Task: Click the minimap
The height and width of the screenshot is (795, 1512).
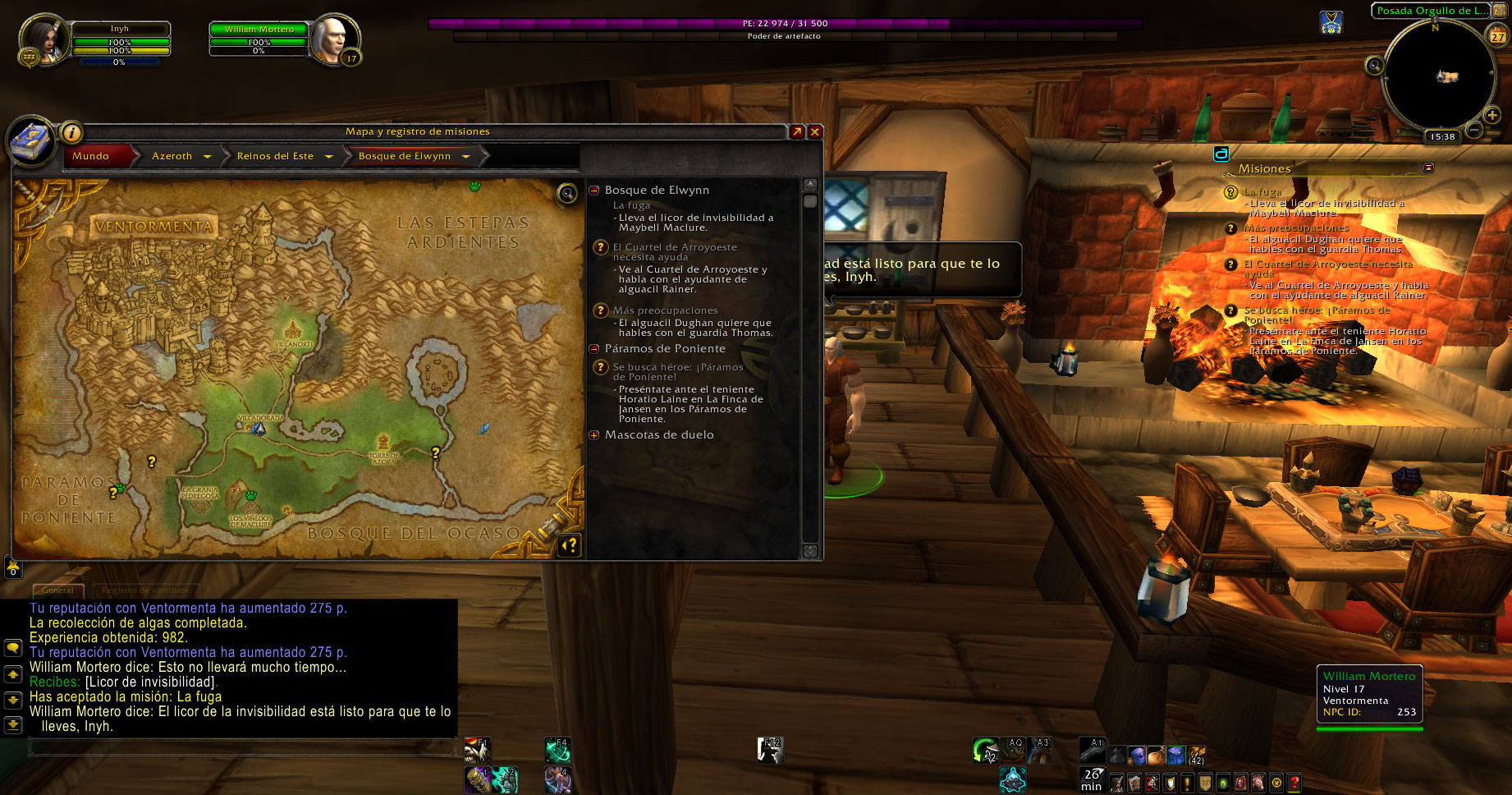Action: coord(1439,76)
